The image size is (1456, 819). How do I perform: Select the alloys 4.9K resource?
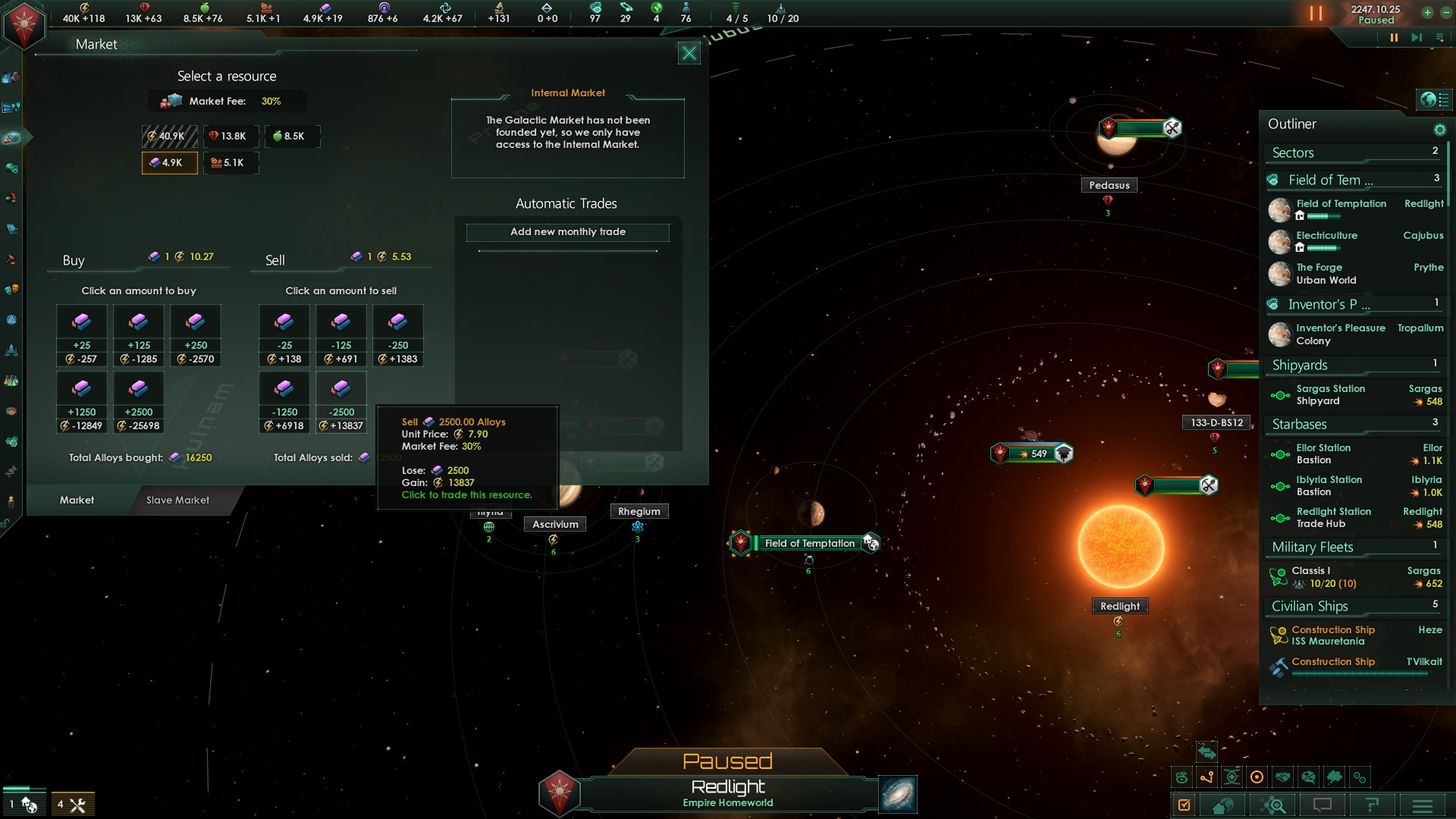[169, 163]
